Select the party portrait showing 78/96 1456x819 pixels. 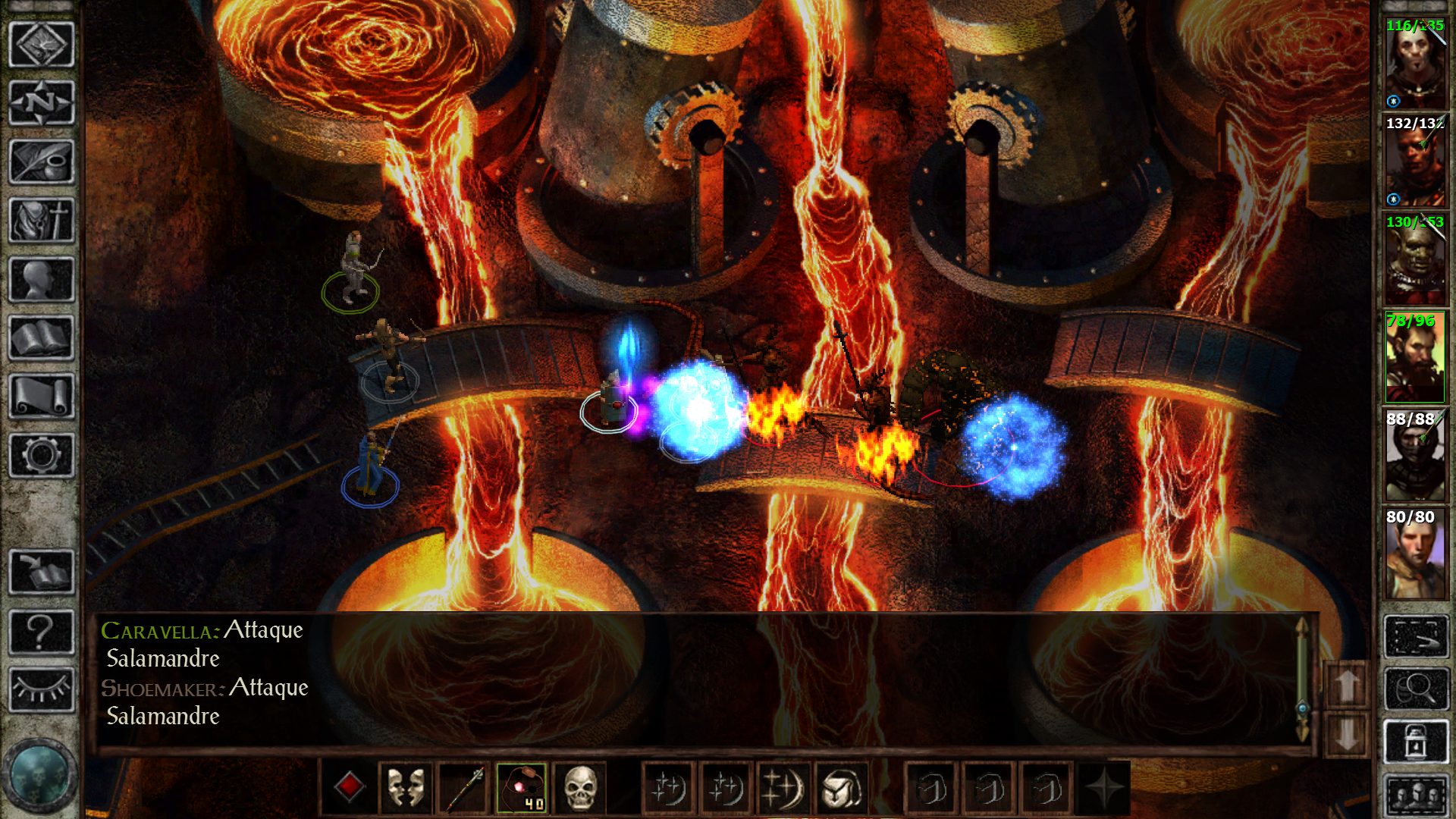[1415, 358]
